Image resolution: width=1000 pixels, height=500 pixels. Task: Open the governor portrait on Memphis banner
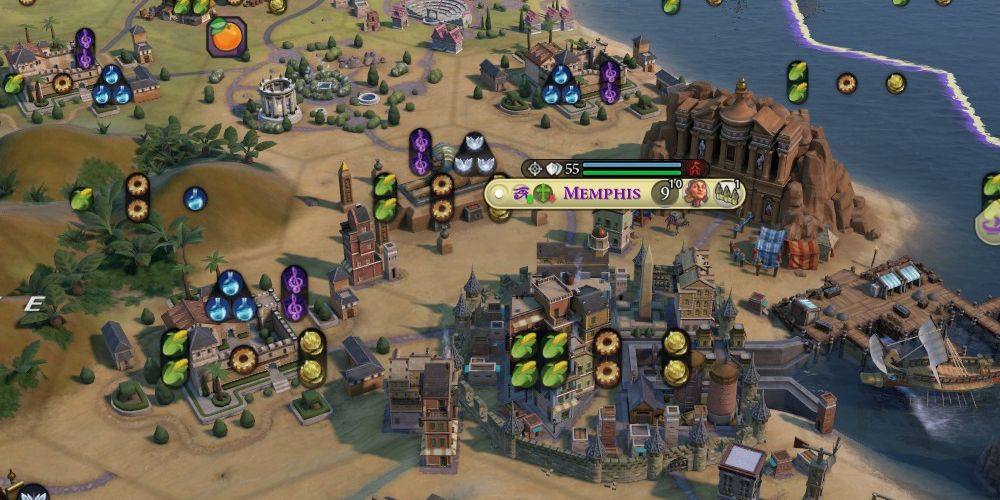(695, 193)
